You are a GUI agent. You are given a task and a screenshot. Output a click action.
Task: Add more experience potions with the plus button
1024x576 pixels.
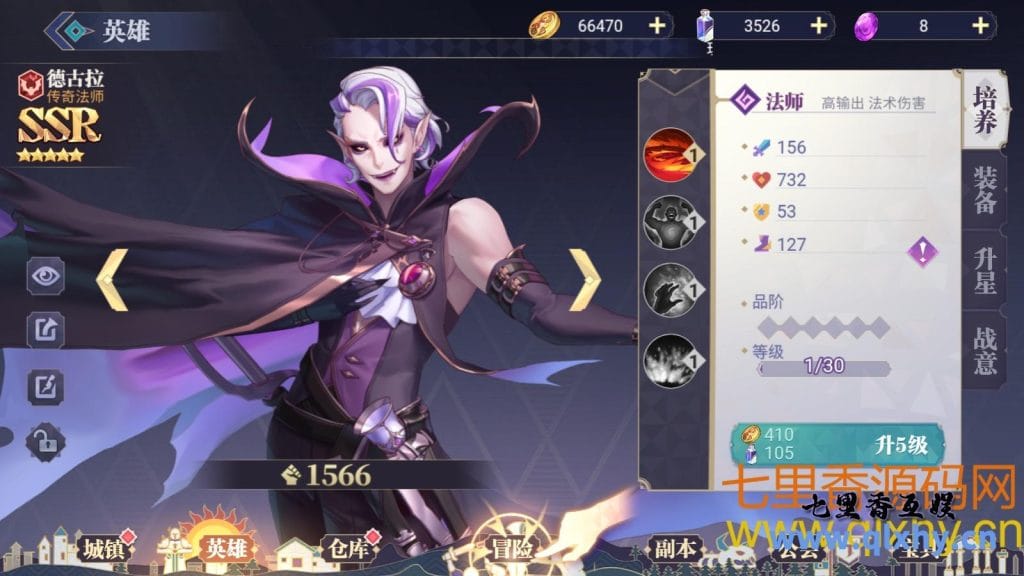[x=818, y=26]
